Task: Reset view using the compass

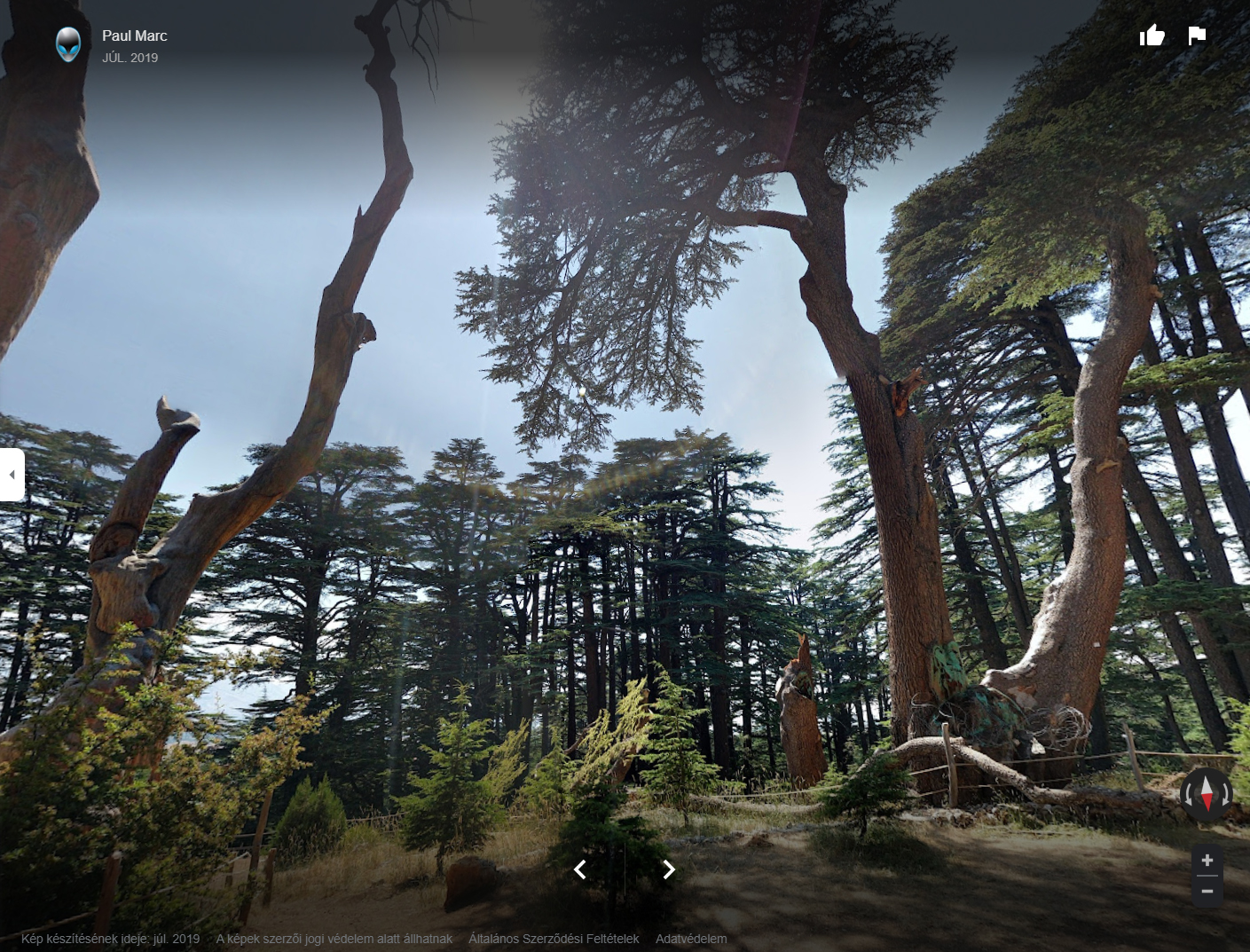Action: [1207, 791]
